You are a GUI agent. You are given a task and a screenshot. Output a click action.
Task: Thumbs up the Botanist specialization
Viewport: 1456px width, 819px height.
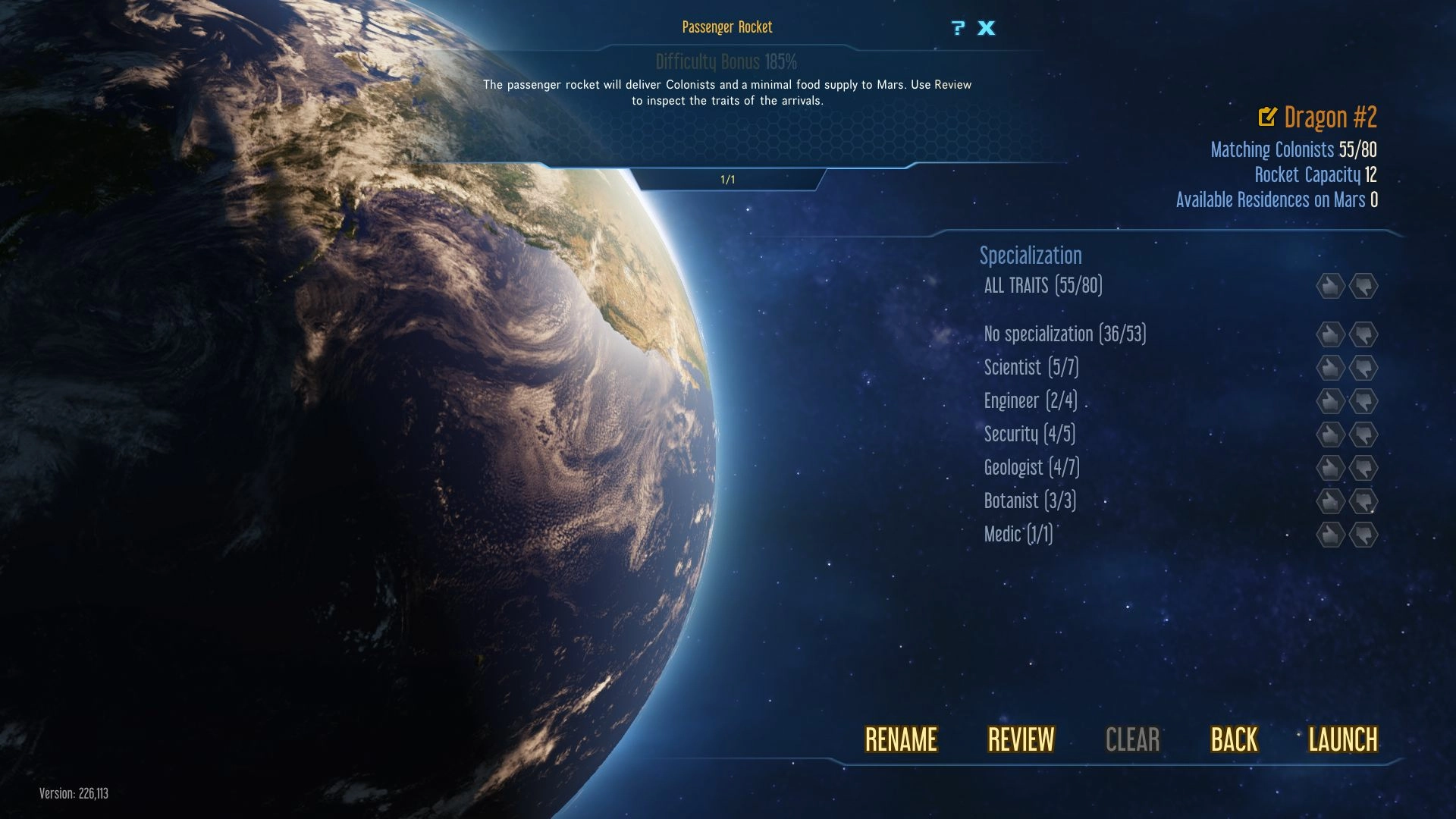(x=1330, y=501)
